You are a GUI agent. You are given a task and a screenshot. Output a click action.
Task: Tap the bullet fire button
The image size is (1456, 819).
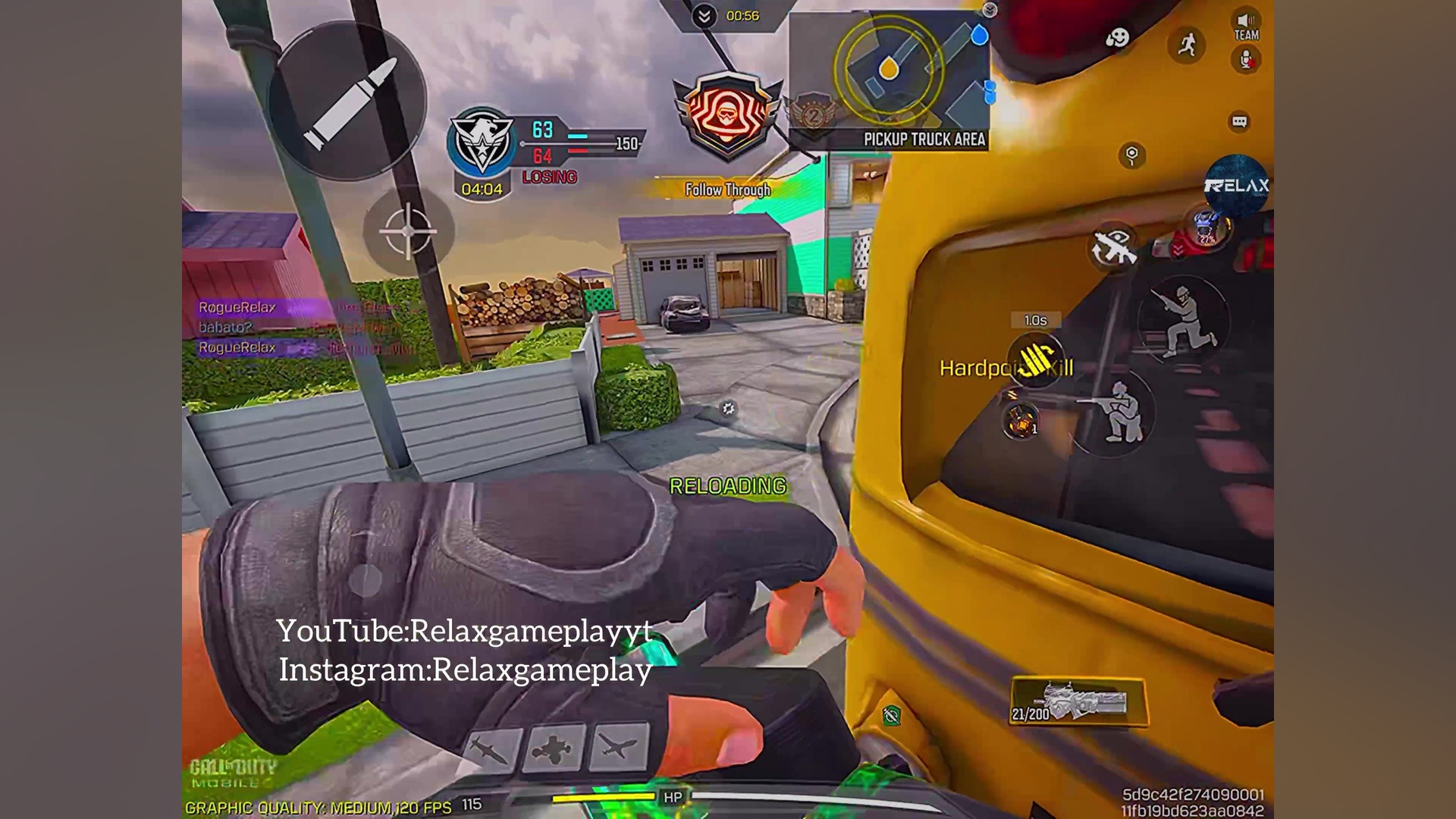click(348, 101)
